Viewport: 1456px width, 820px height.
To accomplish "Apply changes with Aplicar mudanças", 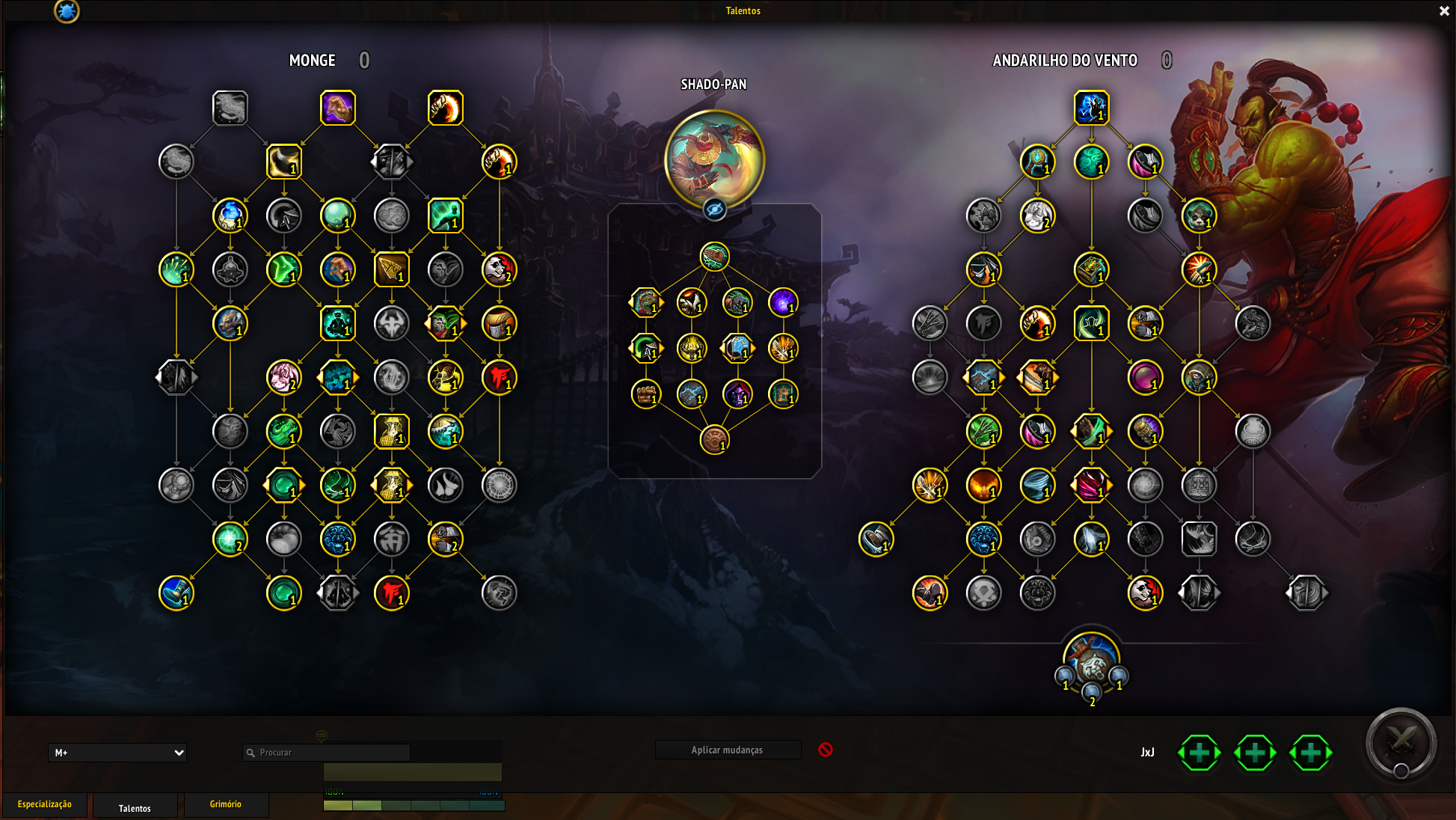I will tap(727, 750).
